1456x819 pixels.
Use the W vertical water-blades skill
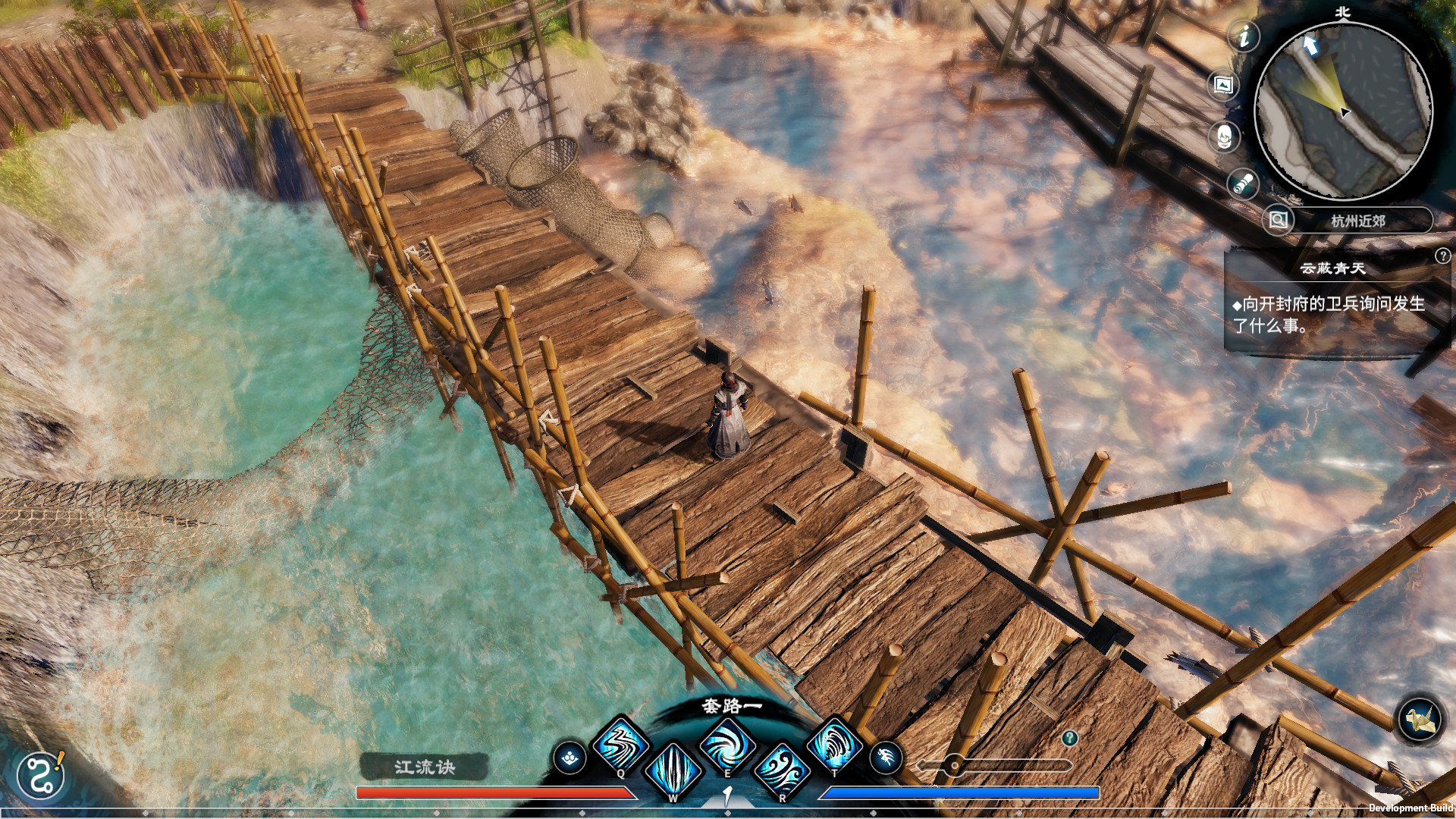coord(673,770)
